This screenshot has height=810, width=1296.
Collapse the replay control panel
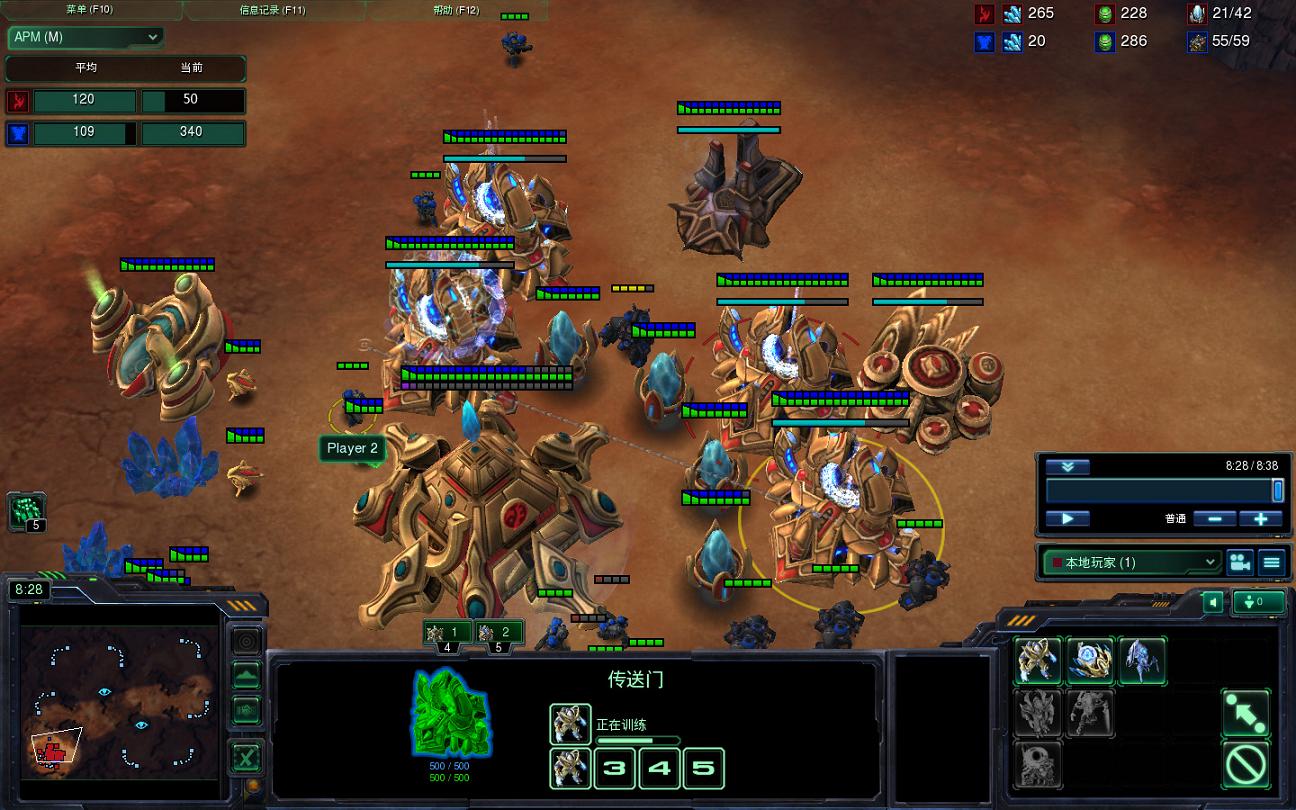tap(1067, 467)
